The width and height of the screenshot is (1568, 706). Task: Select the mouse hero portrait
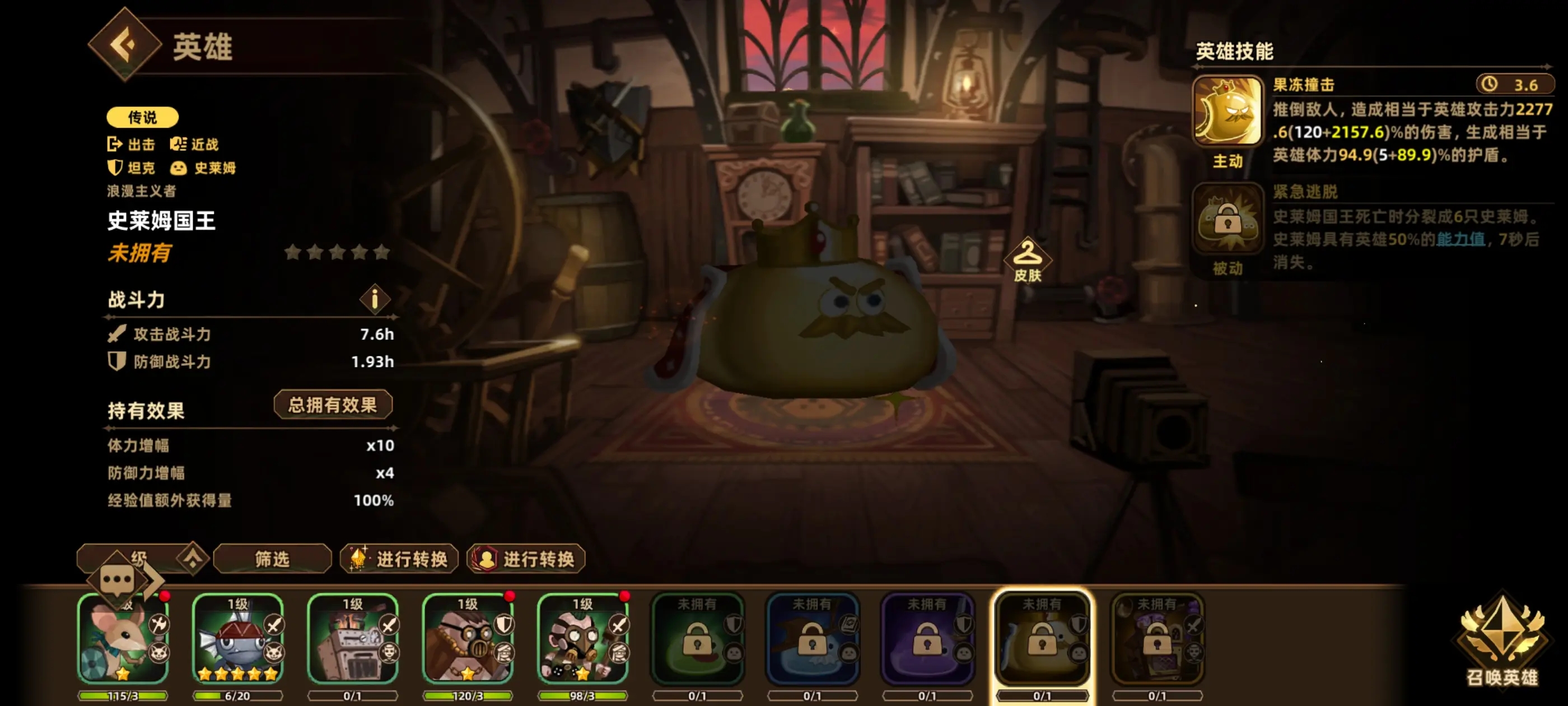click(x=123, y=640)
